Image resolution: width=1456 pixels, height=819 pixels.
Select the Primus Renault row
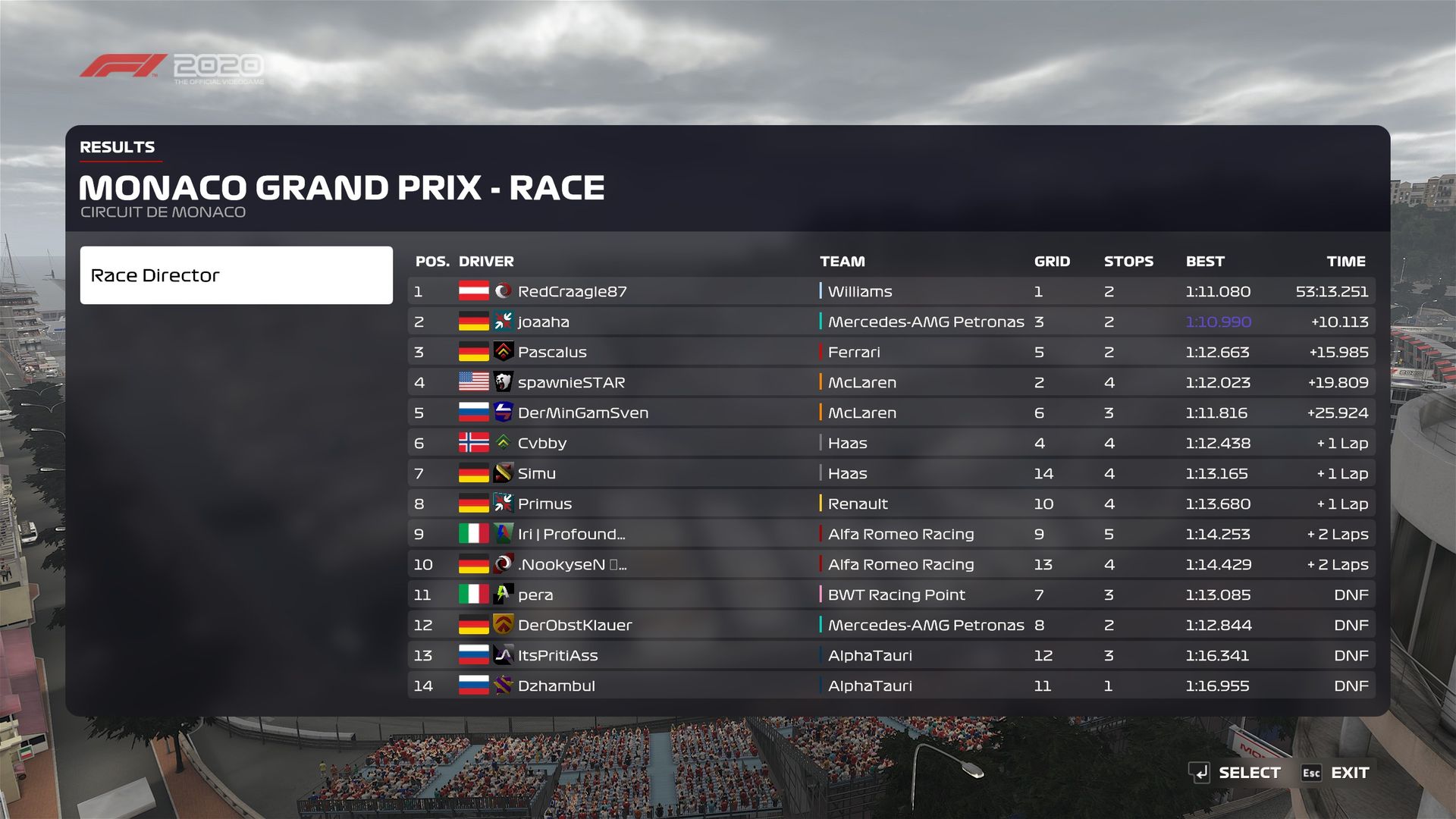891,504
